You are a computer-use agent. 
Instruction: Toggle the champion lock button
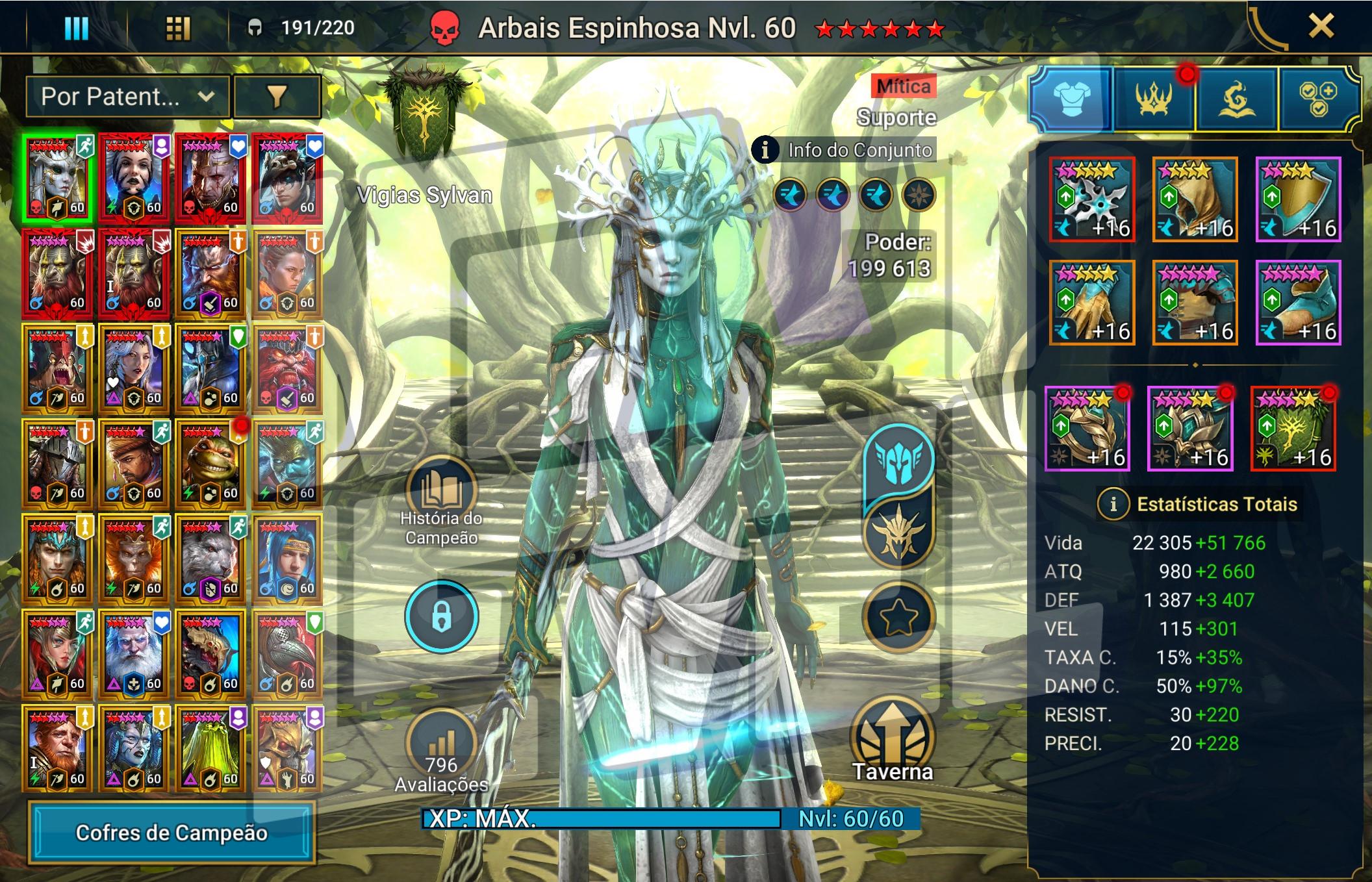pos(442,616)
